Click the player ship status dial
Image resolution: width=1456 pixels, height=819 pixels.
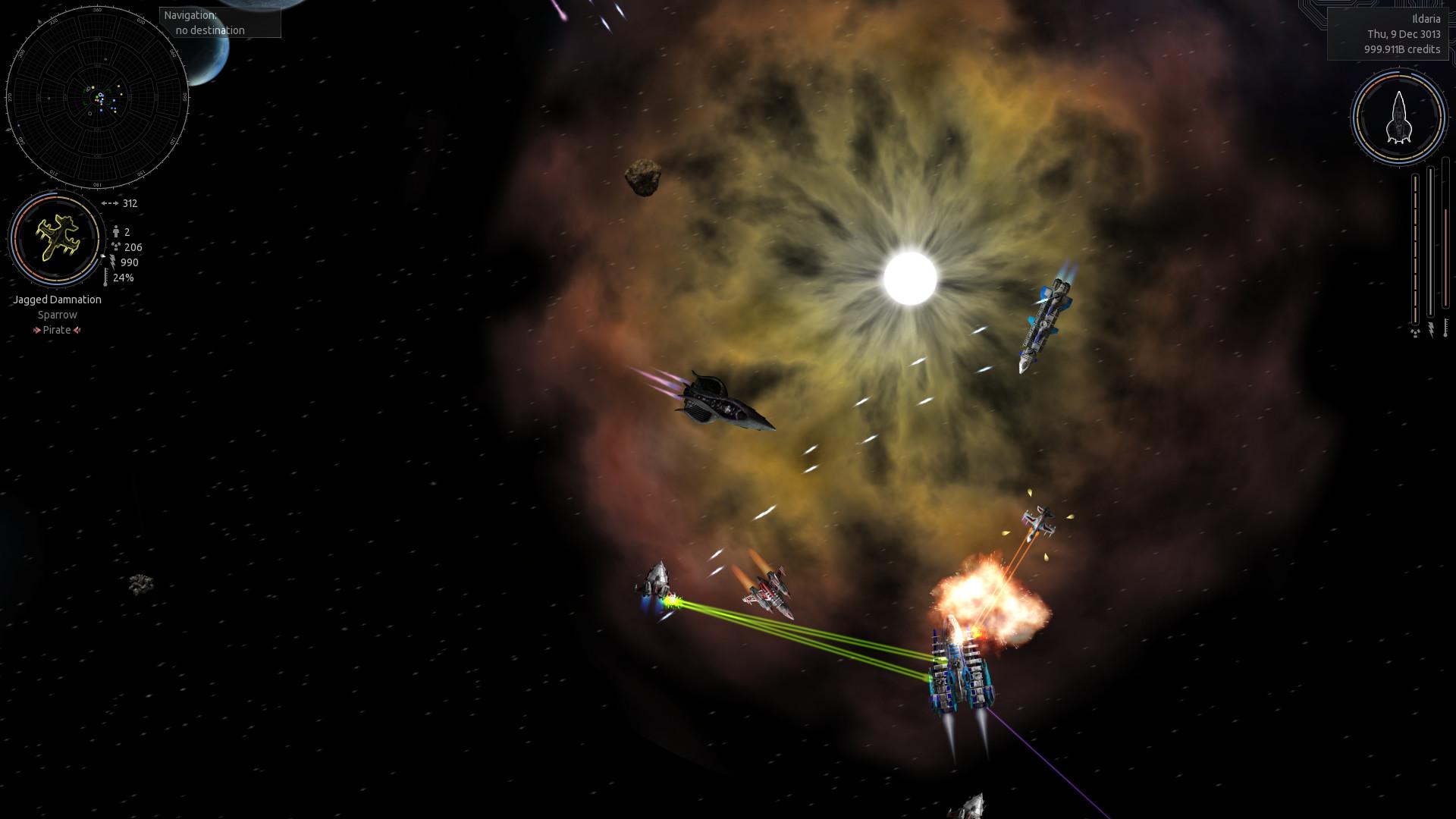[1398, 118]
